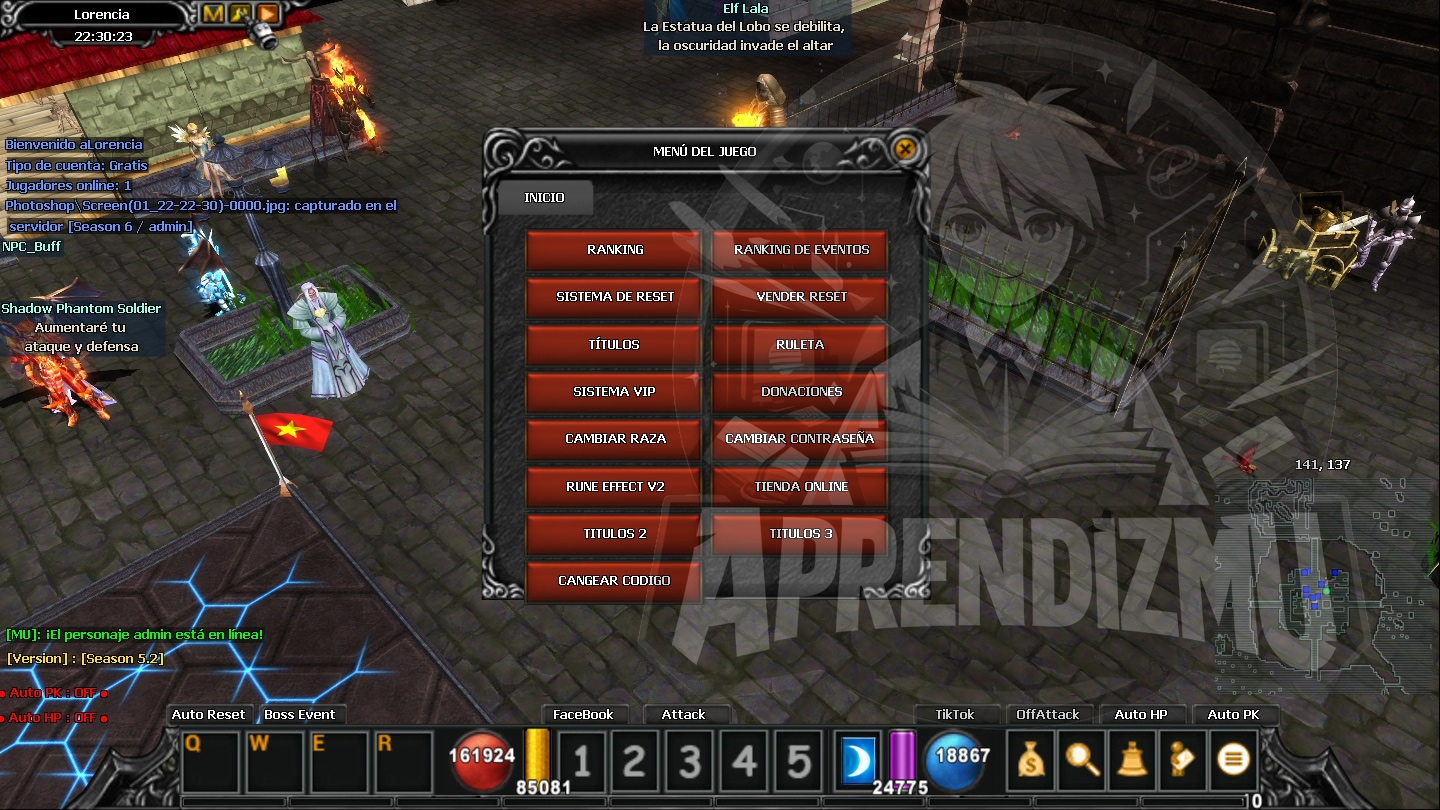The width and height of the screenshot is (1440, 810).
Task: Open the money bag (Zen) icon
Action: point(1031,760)
